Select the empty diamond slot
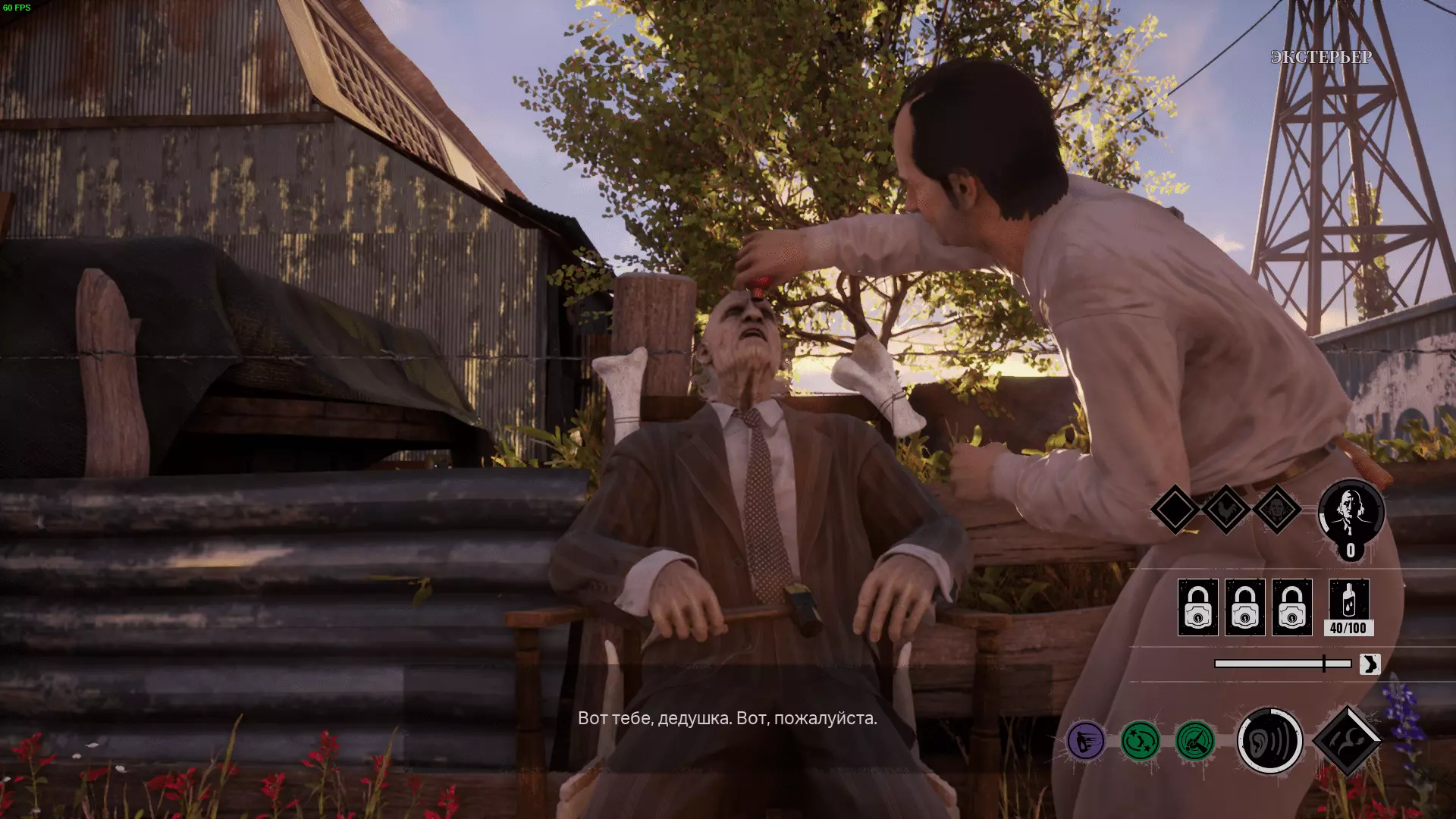The width and height of the screenshot is (1456, 819). pos(1175,510)
